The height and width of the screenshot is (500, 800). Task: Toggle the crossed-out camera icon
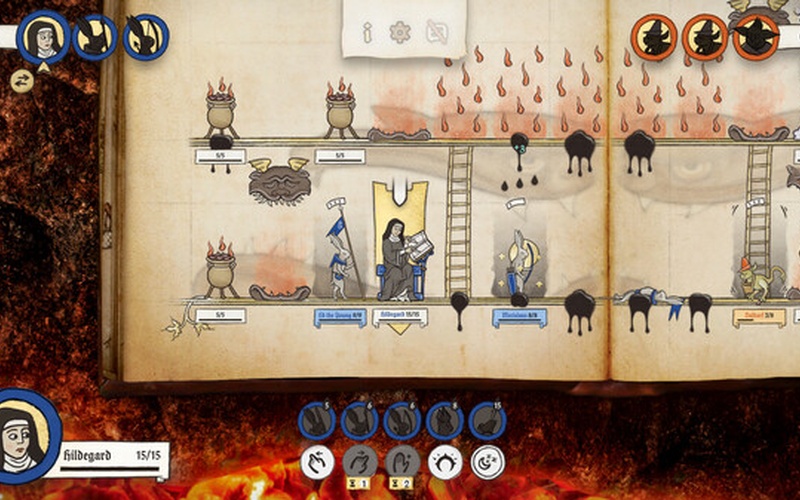coord(437,33)
